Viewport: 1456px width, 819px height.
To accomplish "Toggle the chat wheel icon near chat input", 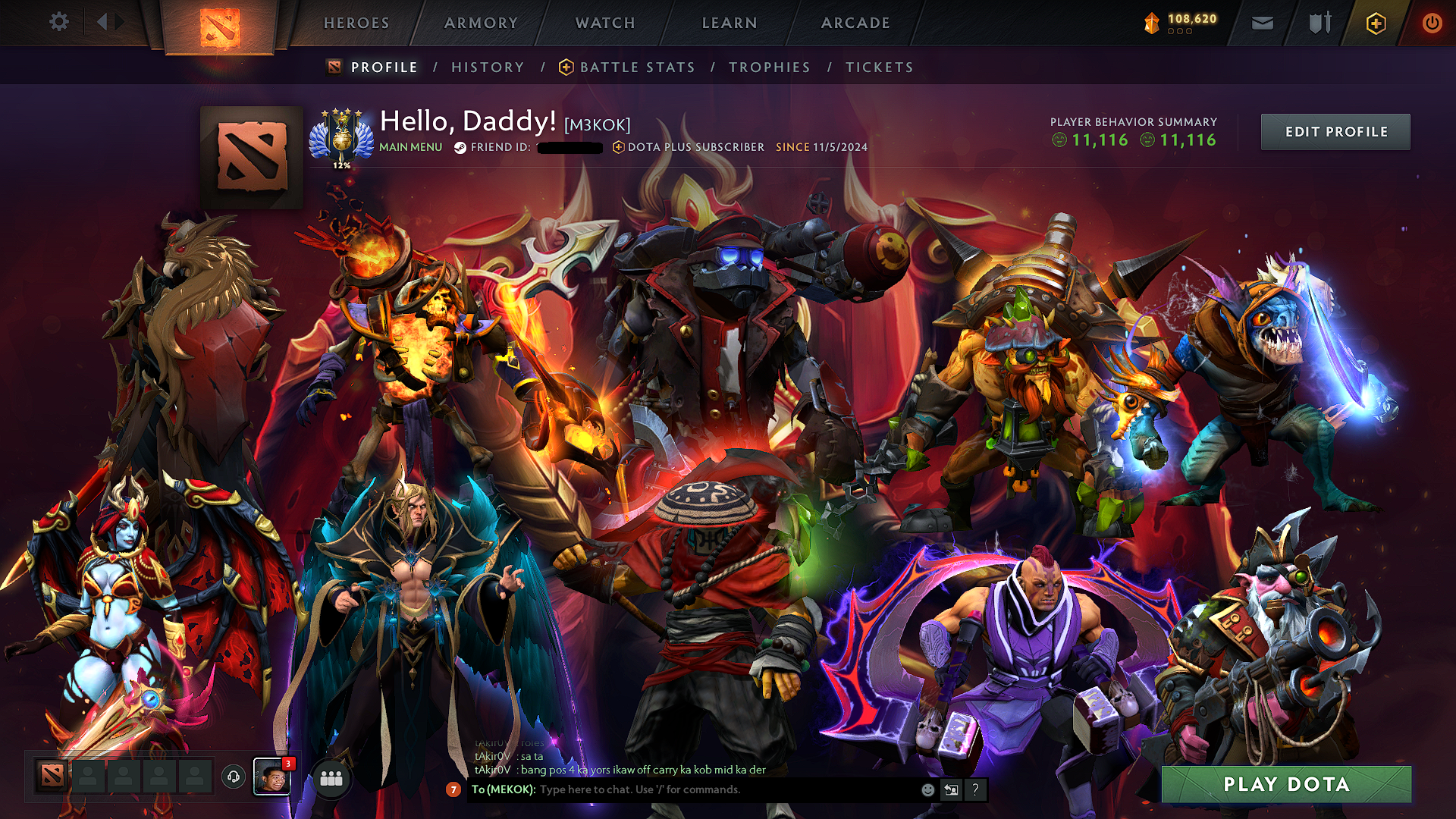I will 951,789.
